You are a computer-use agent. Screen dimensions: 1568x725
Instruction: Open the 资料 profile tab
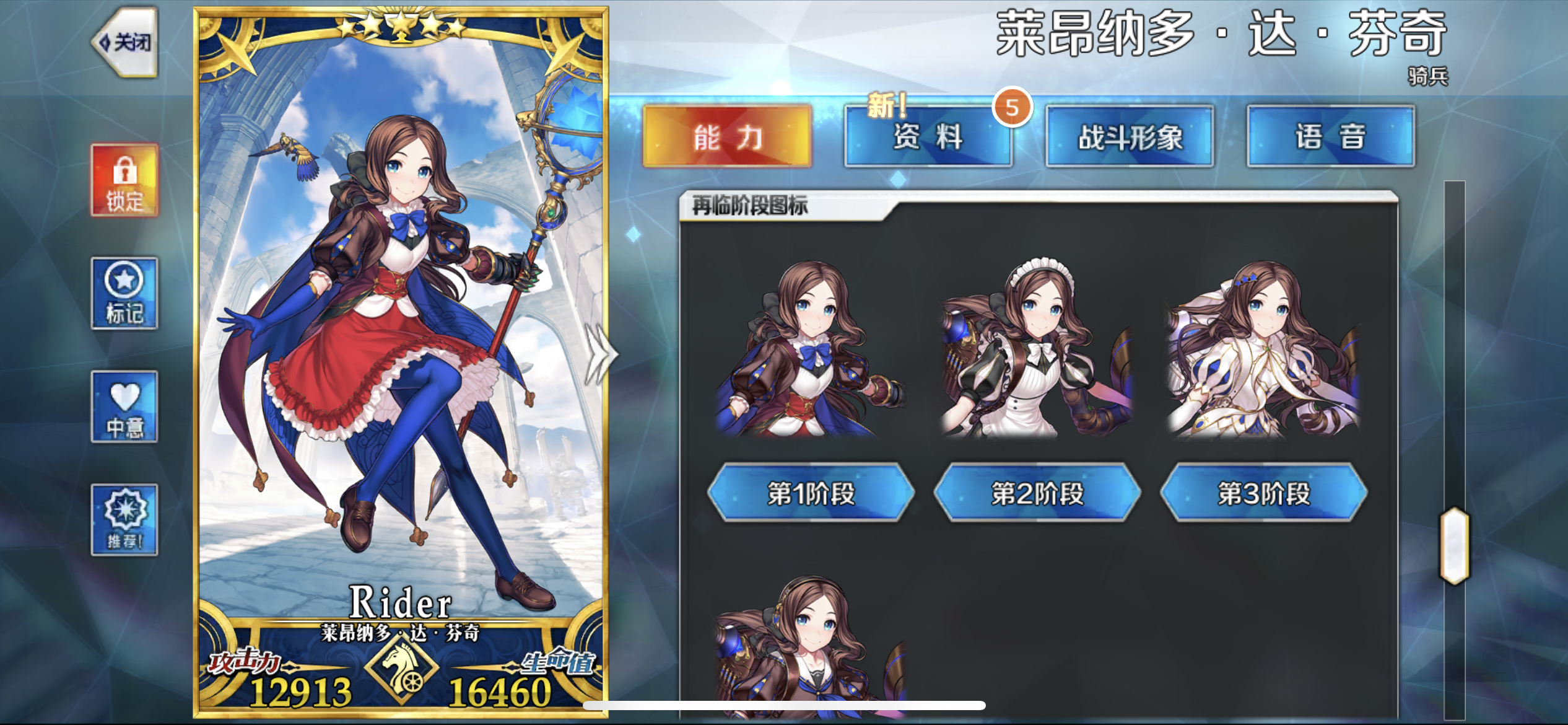928,137
